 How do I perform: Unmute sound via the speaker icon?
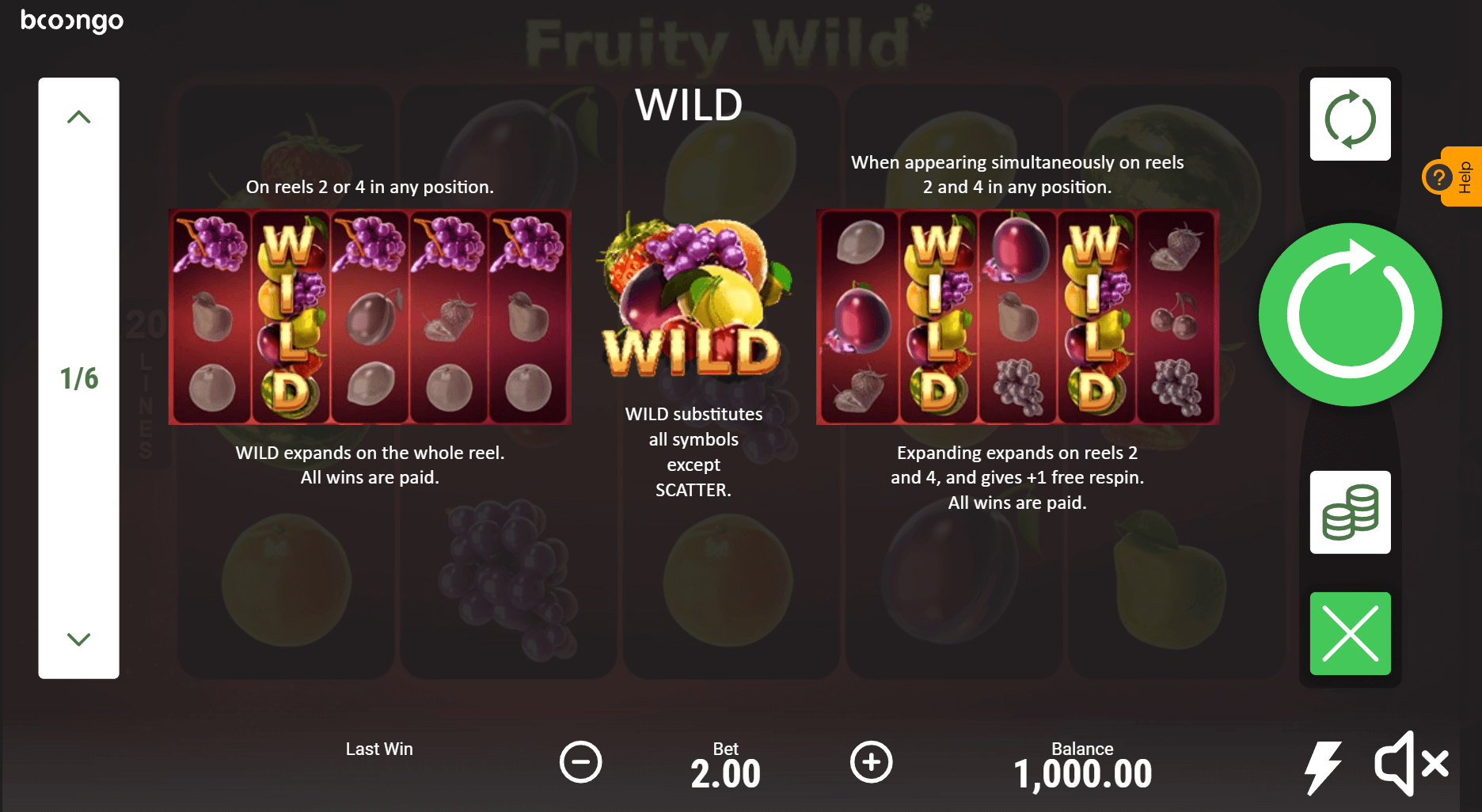point(1412,763)
